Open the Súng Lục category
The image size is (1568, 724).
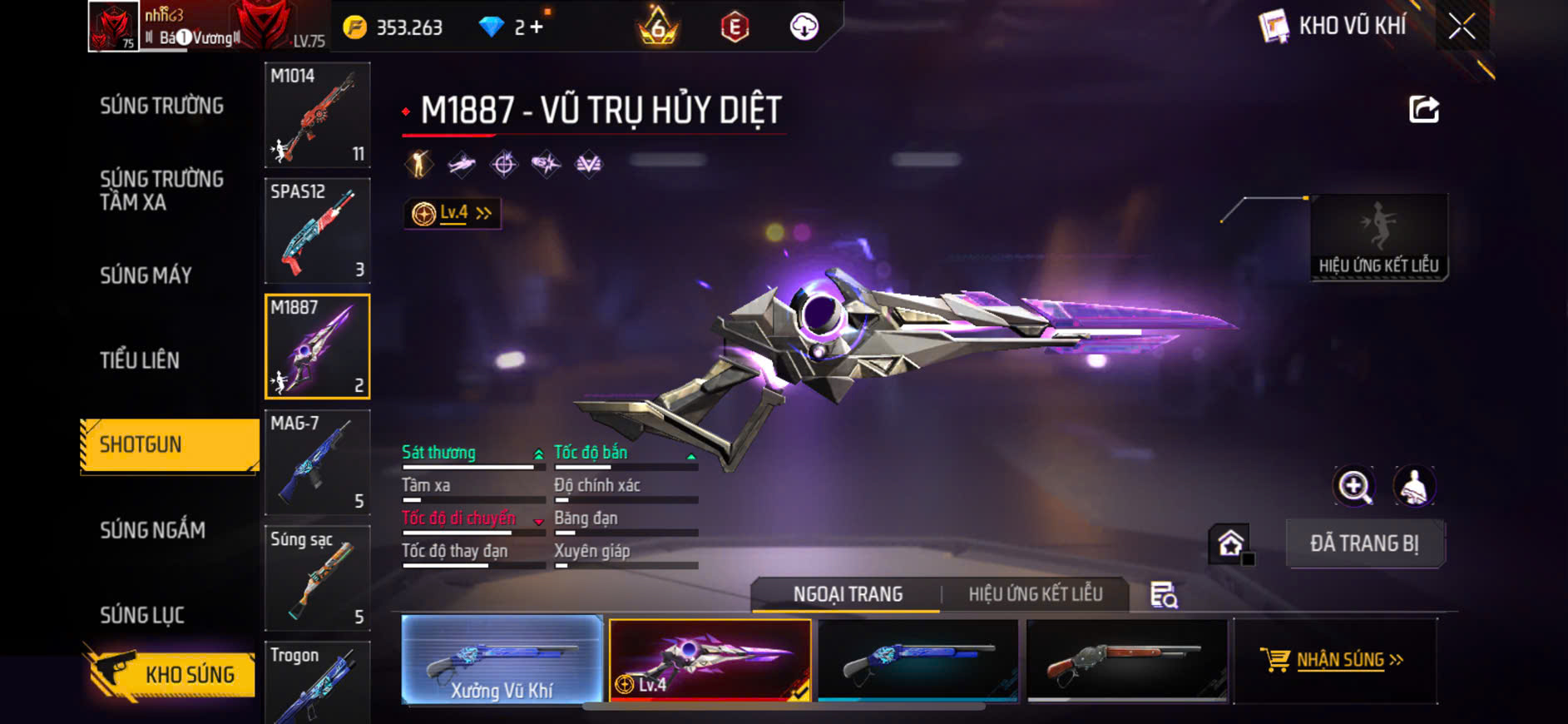pos(142,615)
